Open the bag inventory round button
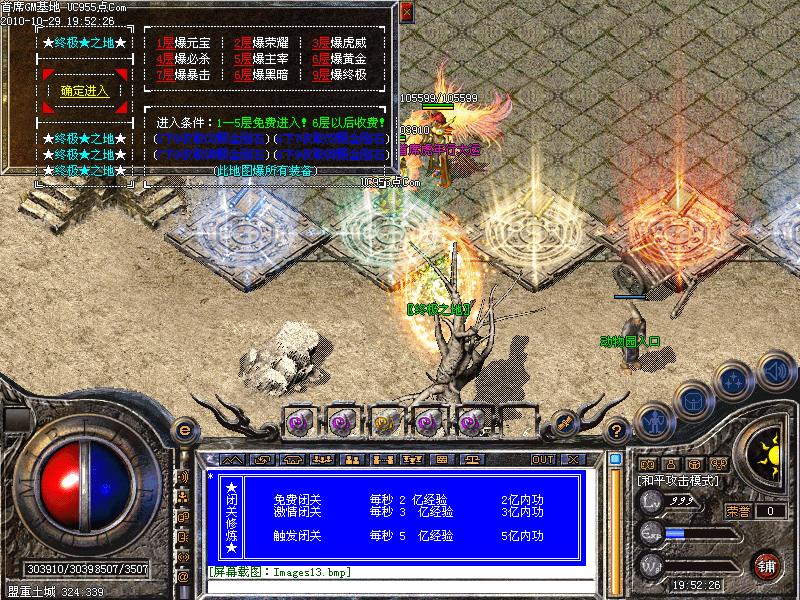The image size is (800, 600). click(x=692, y=399)
